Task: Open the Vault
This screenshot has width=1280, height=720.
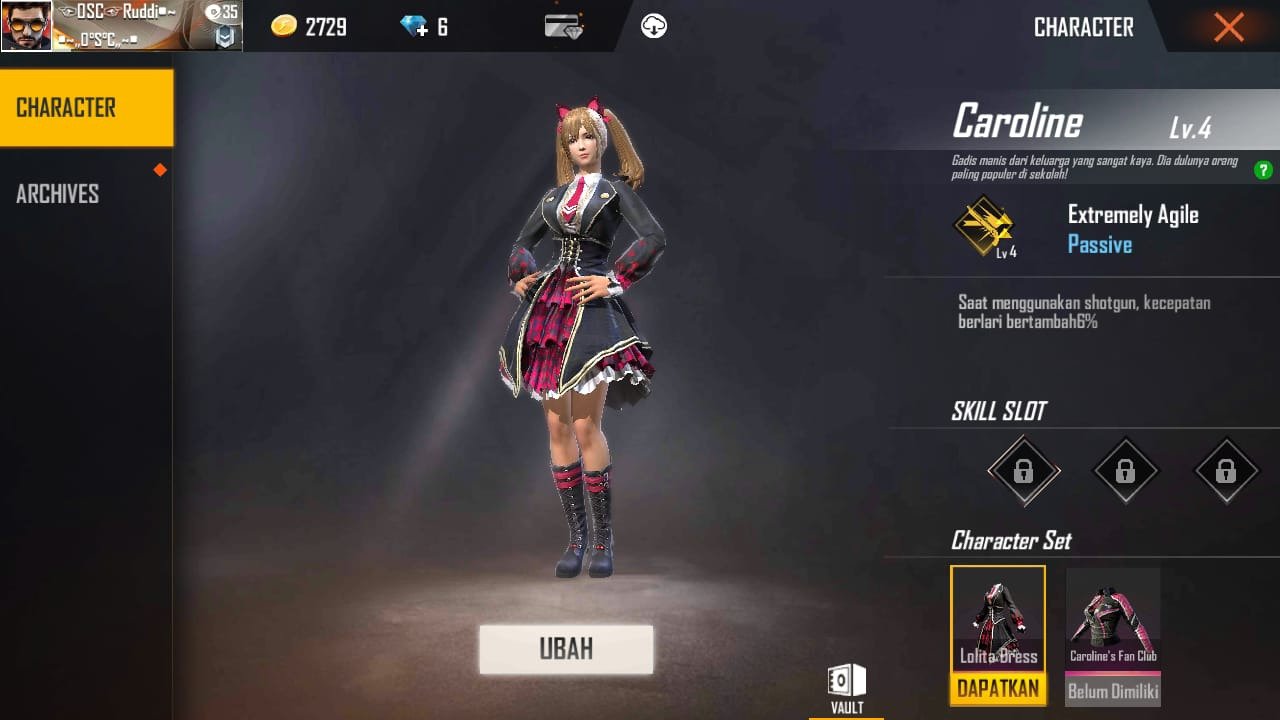Action: (x=845, y=683)
